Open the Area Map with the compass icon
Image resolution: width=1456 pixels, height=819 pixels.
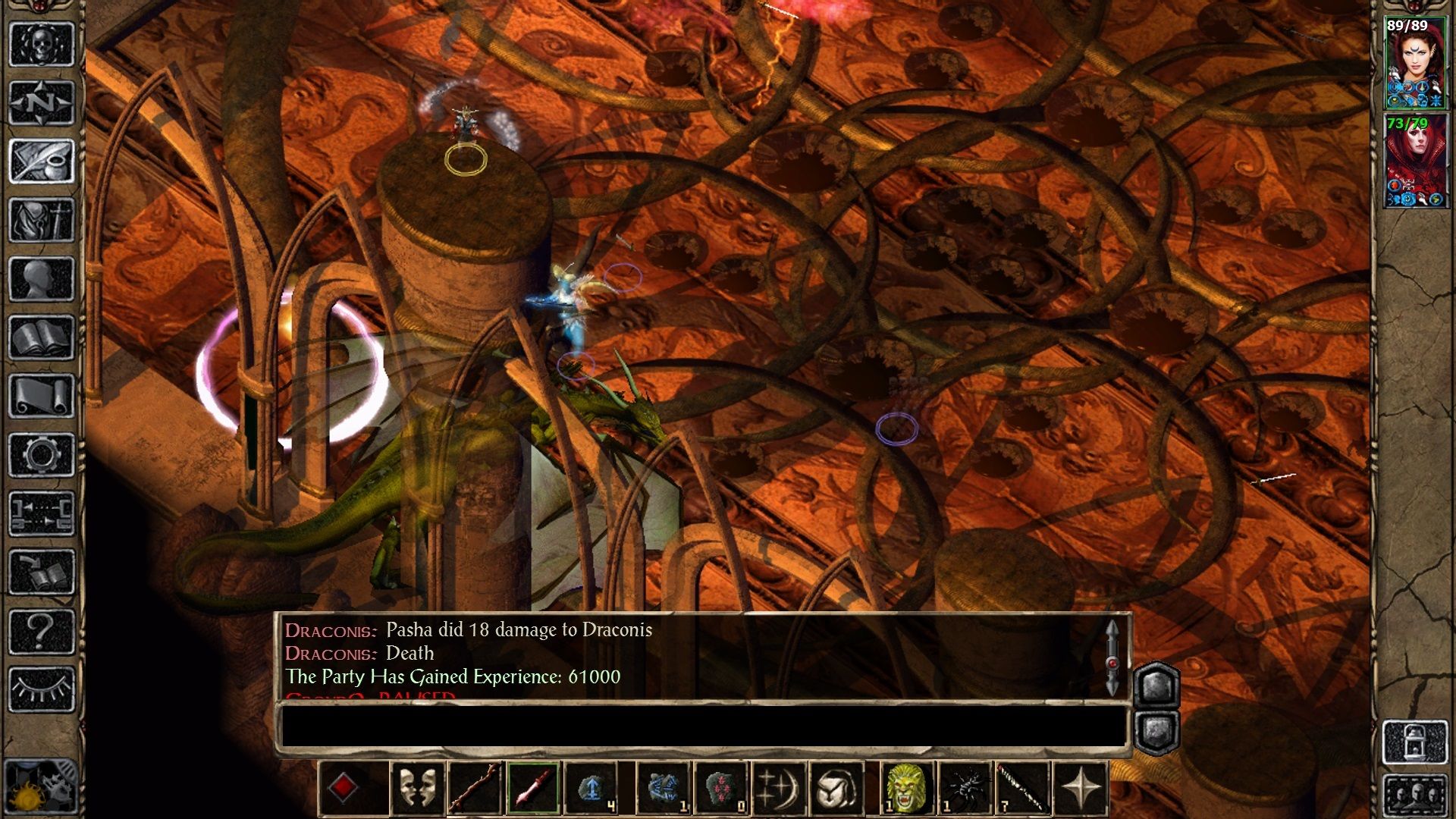[42, 102]
